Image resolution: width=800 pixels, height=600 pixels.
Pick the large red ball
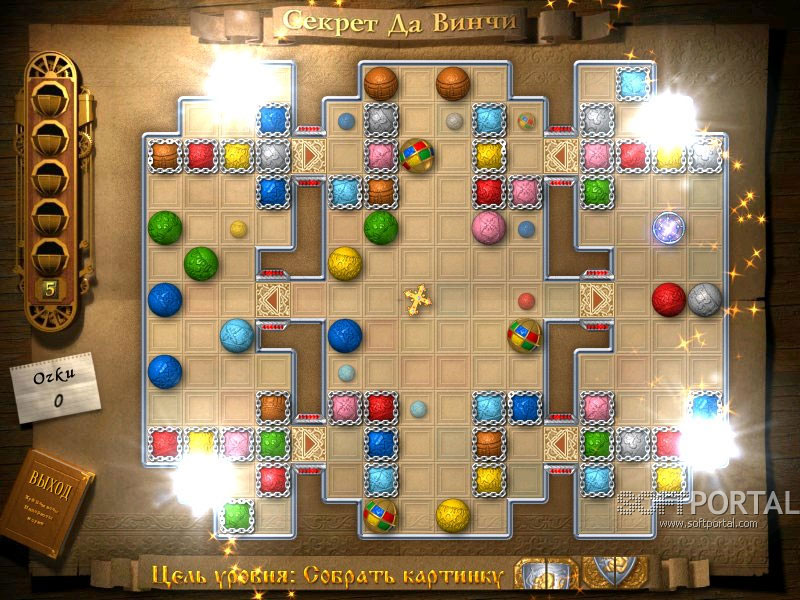coord(668,299)
